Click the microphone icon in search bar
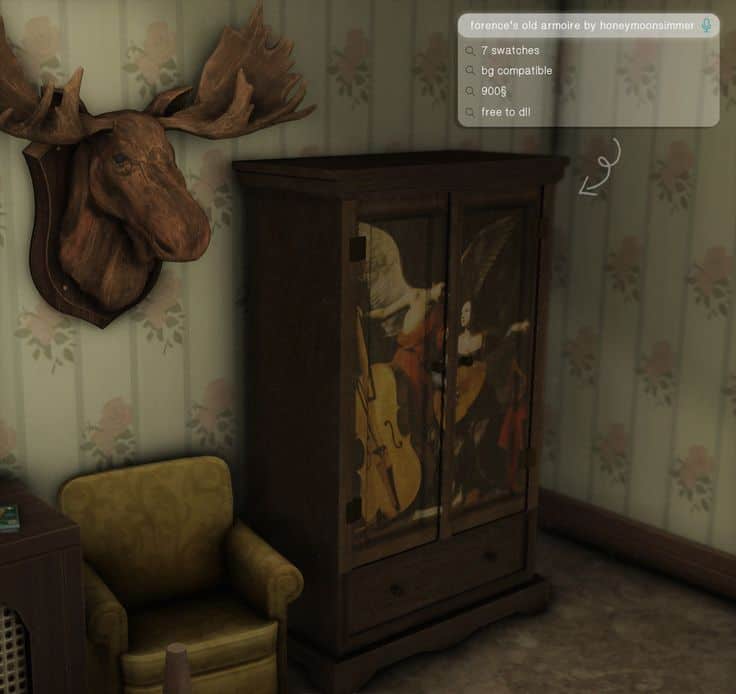 click(707, 26)
